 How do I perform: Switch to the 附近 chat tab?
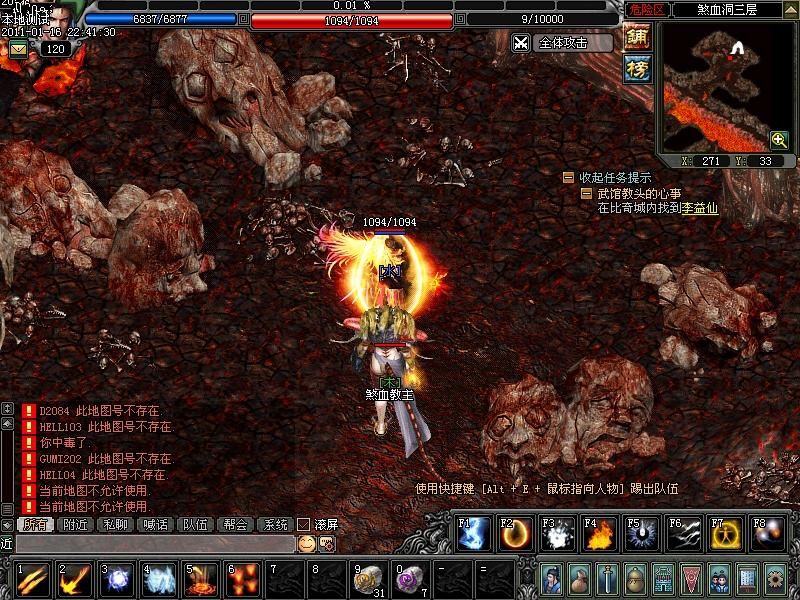(76, 524)
